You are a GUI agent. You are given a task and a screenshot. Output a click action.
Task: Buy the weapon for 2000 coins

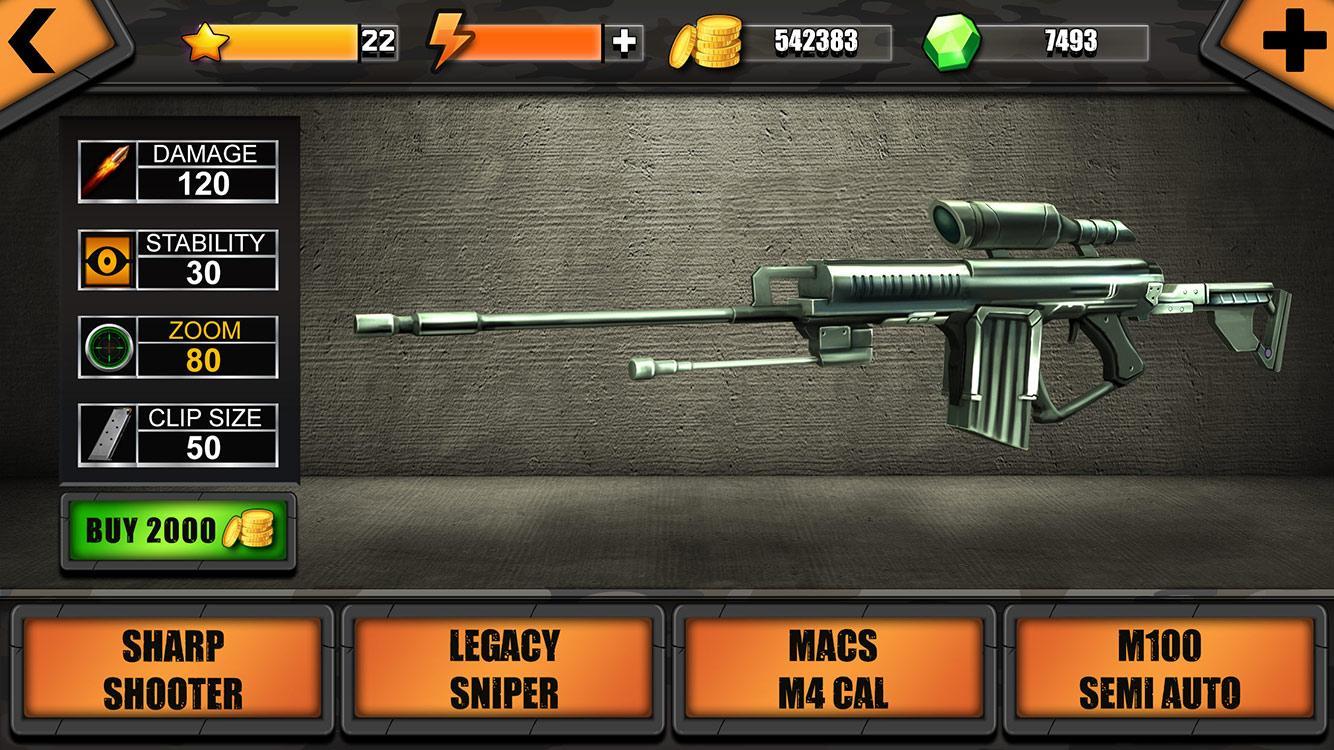coord(180,528)
